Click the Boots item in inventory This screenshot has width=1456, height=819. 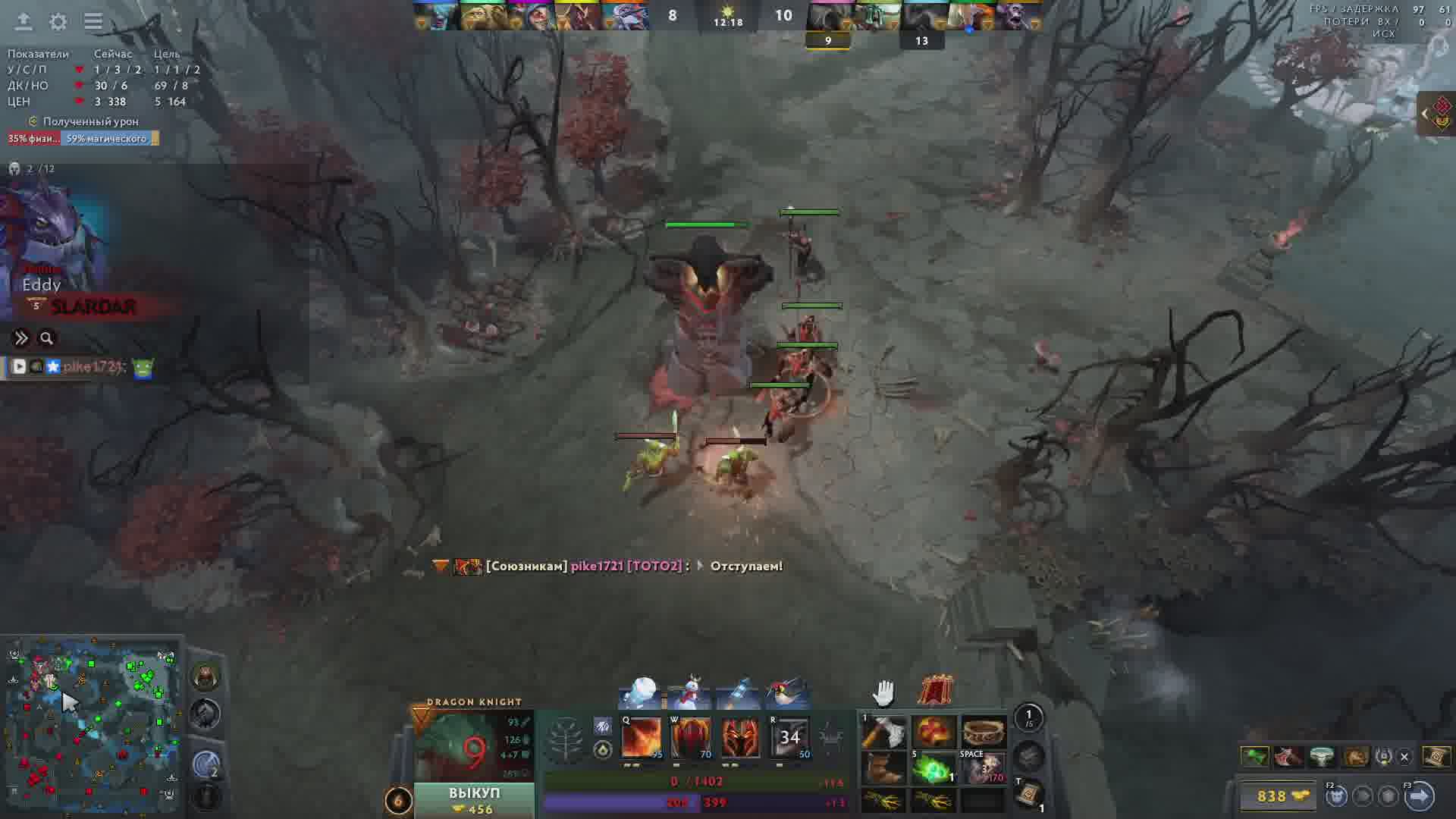coord(884,768)
